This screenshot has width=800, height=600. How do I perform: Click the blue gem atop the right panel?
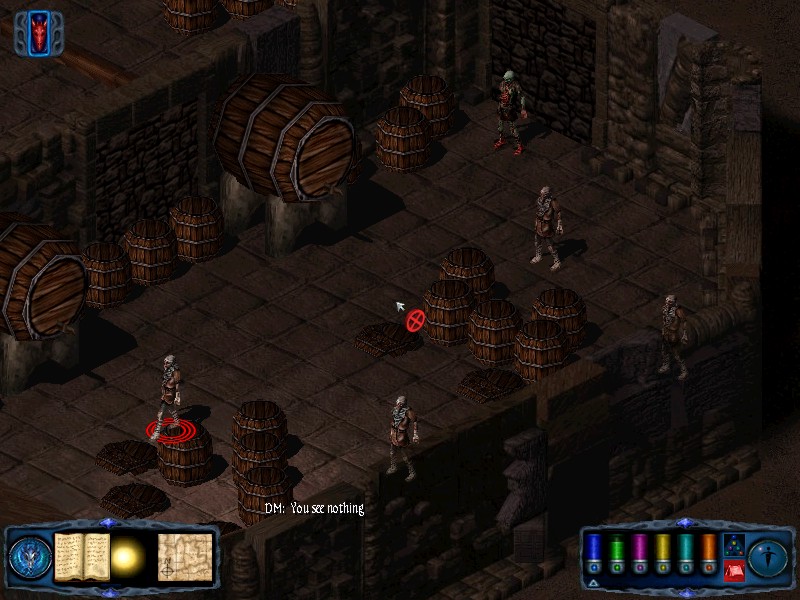pyautogui.click(x=684, y=522)
